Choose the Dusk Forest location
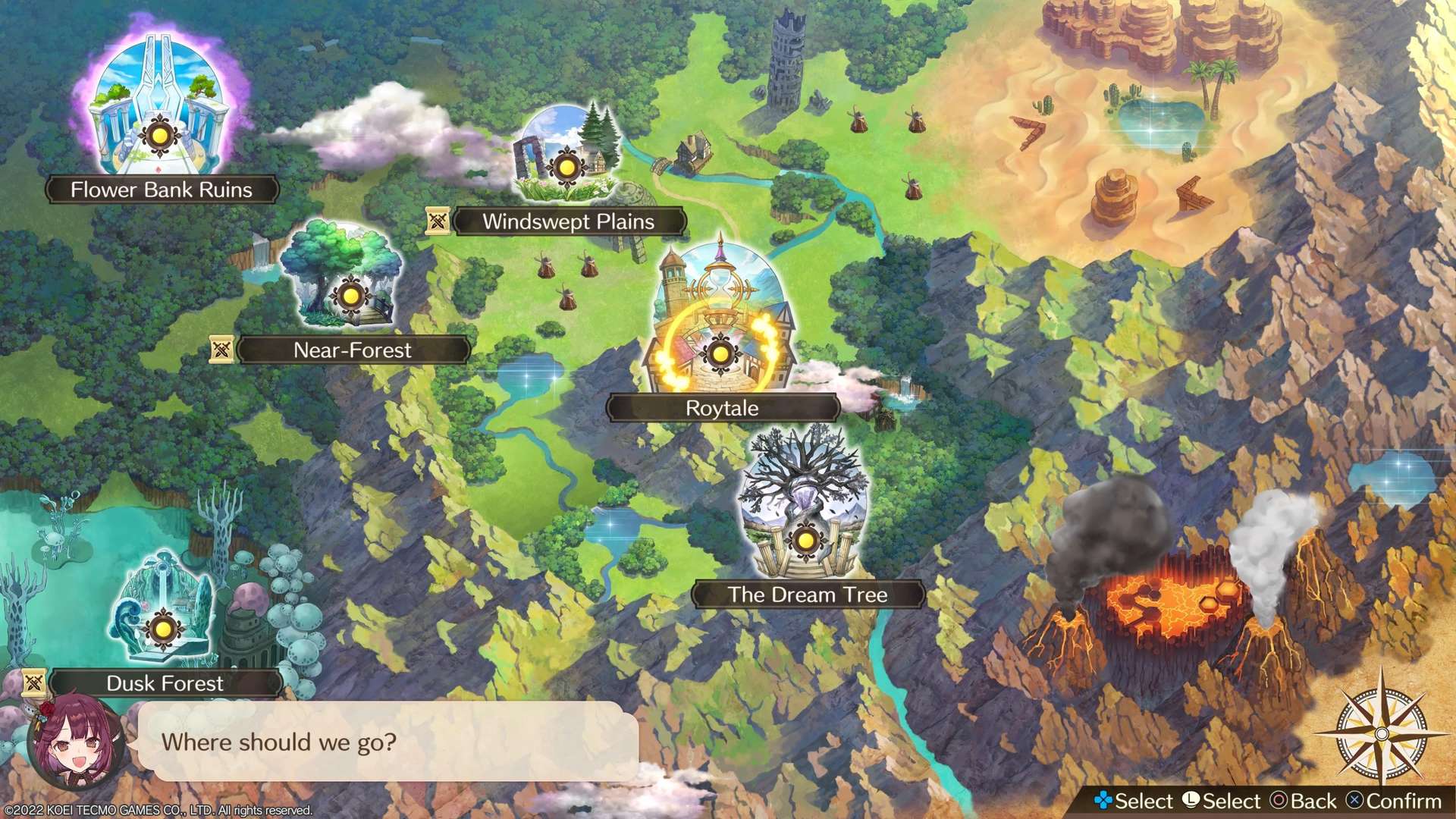The image size is (1456, 819). point(162,629)
